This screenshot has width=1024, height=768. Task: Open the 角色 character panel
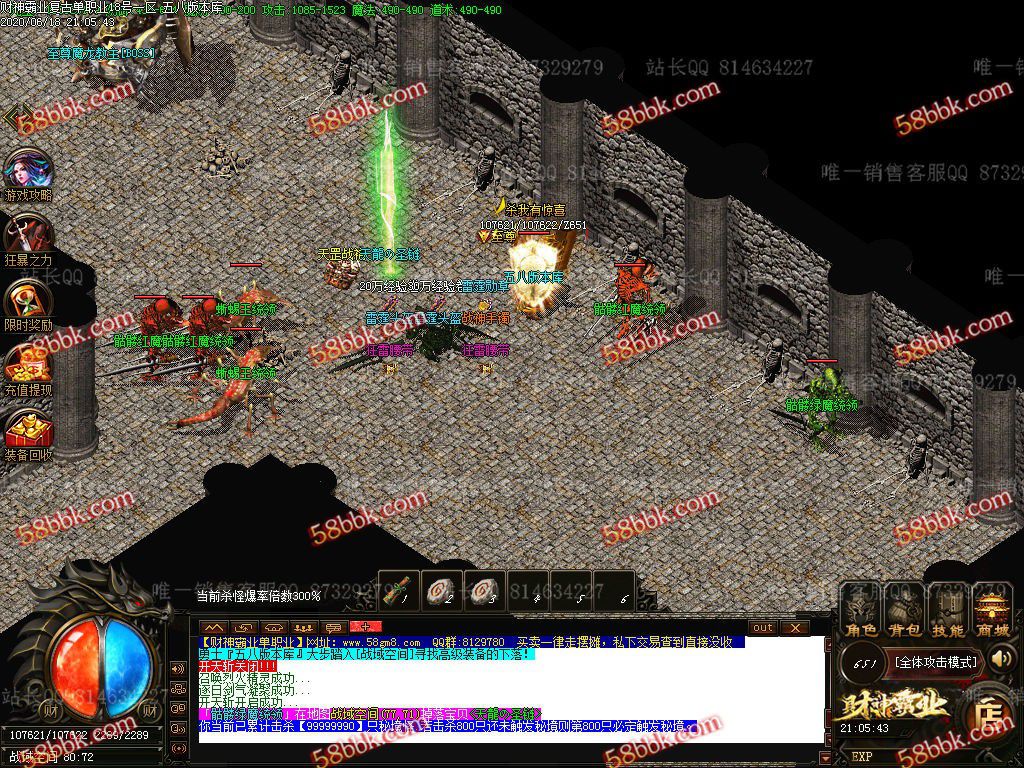tap(861, 612)
